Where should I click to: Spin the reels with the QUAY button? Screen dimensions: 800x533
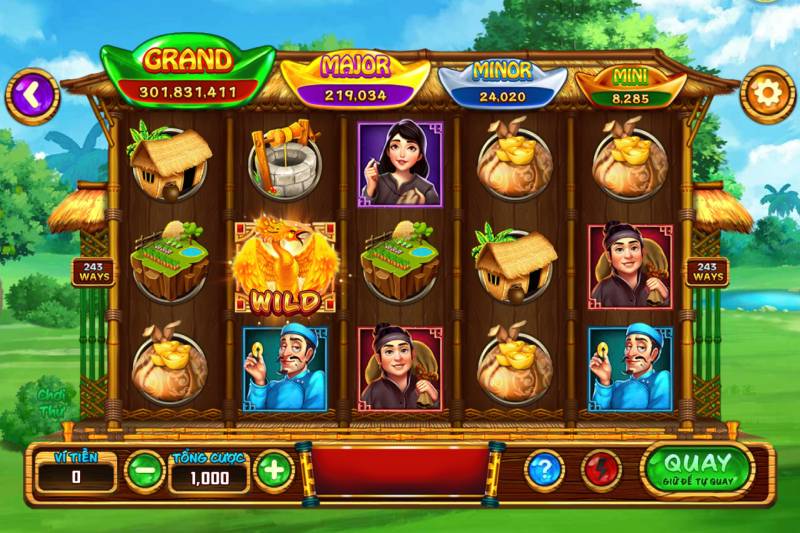pos(697,467)
